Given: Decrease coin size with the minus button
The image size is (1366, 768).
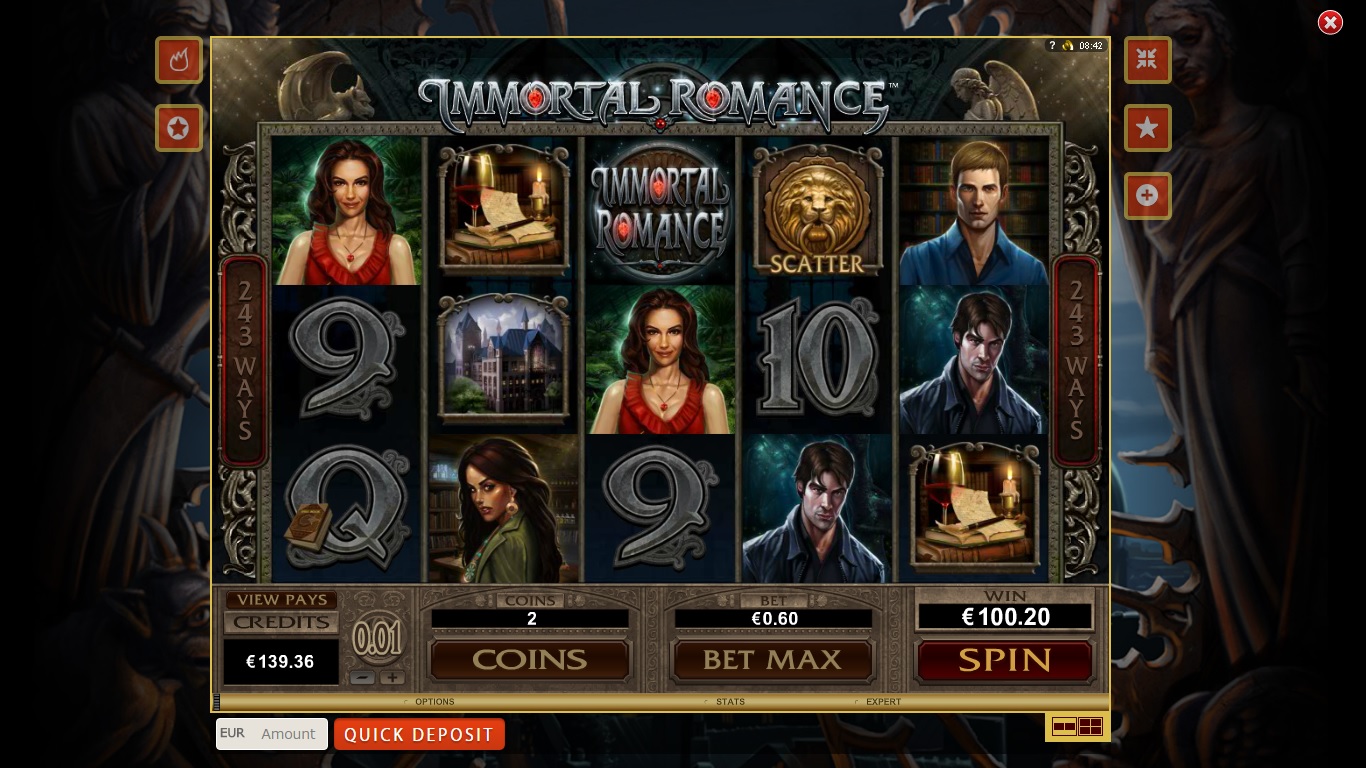Looking at the screenshot, I should 364,677.
